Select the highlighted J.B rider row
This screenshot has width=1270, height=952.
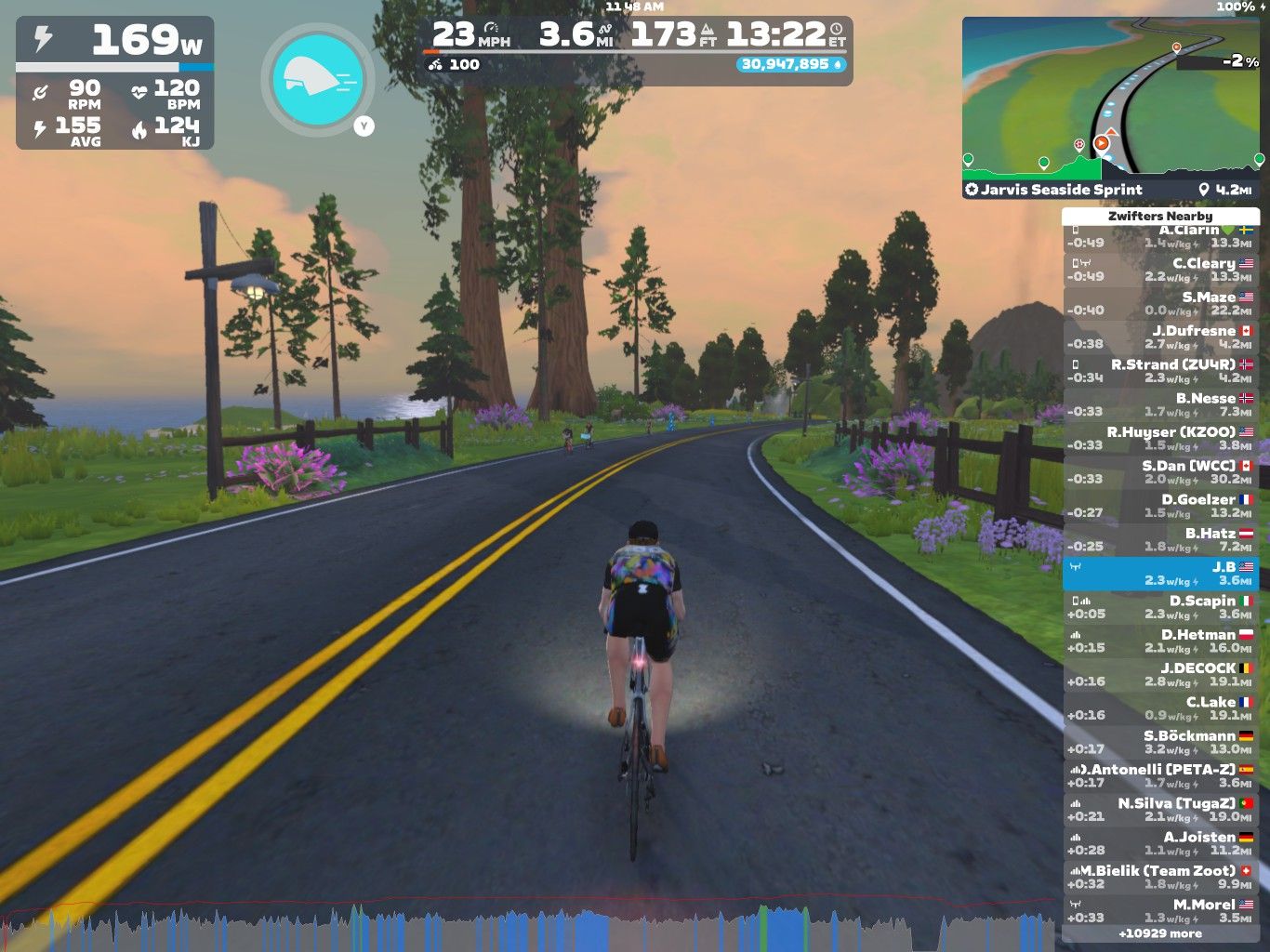(1160, 574)
